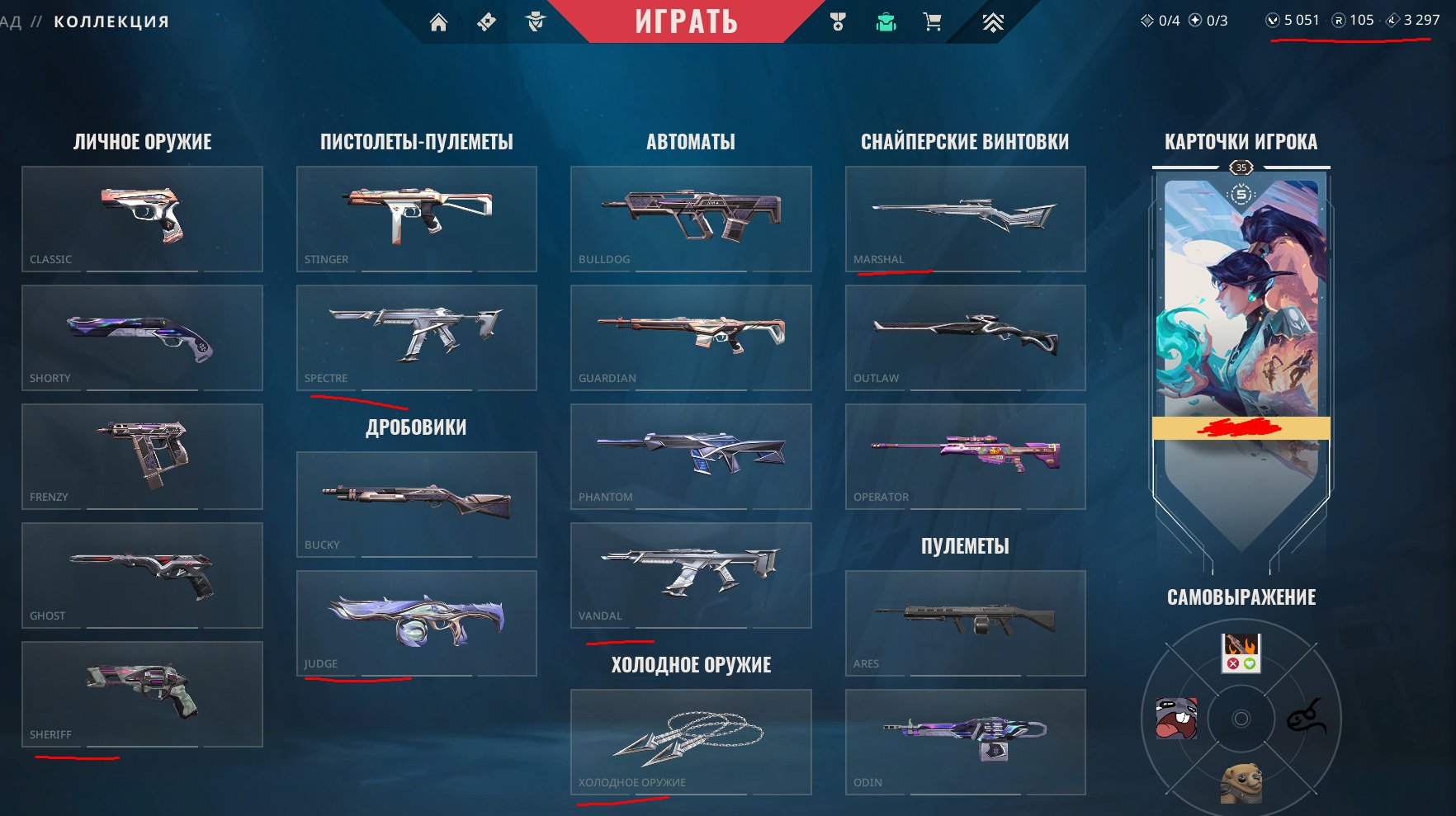Open the melee ХОЛОДНОЕ ОРУЖИЕ slot
Image resolution: width=1456 pixels, height=816 pixels.
[x=691, y=742]
